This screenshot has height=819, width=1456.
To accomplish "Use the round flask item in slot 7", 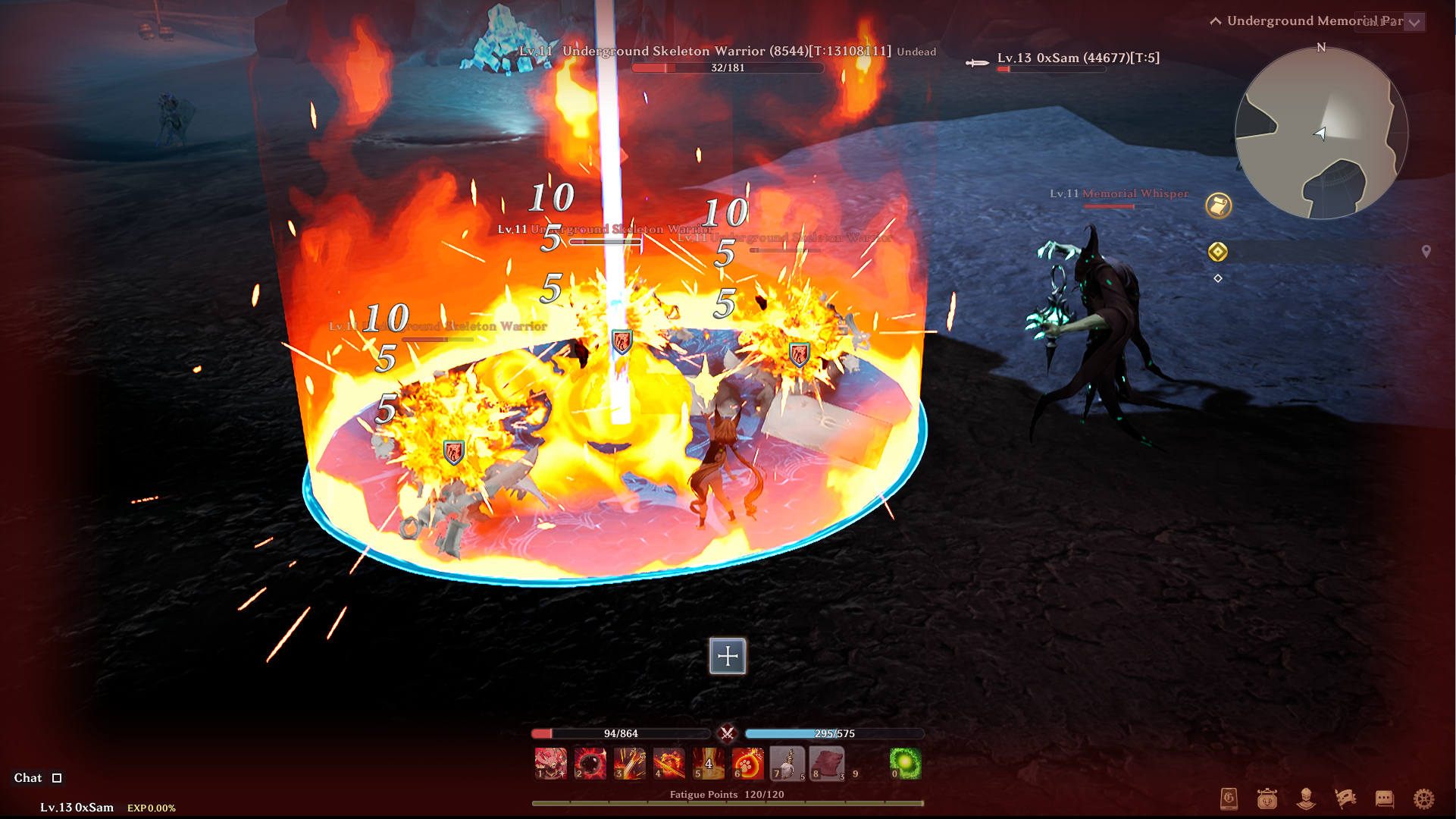I will 787,763.
